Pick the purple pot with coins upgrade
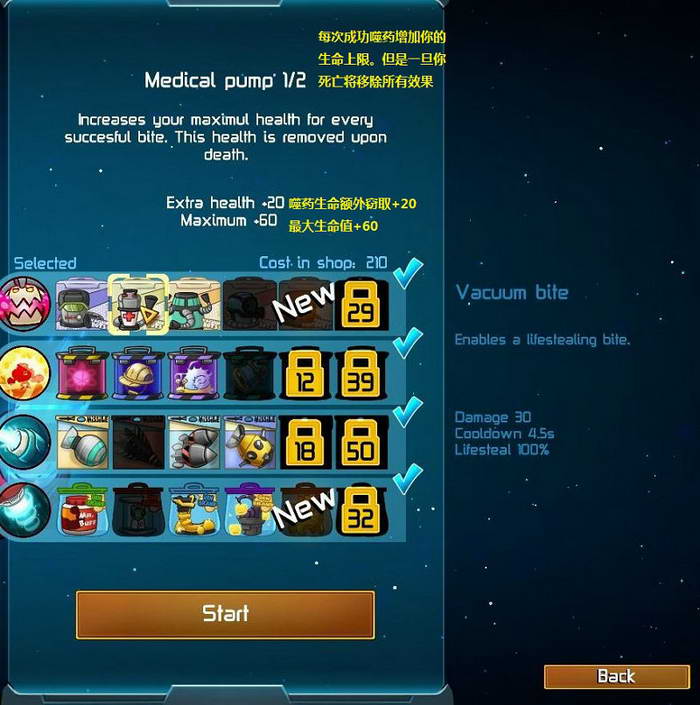The image size is (700, 705). [x=249, y=510]
